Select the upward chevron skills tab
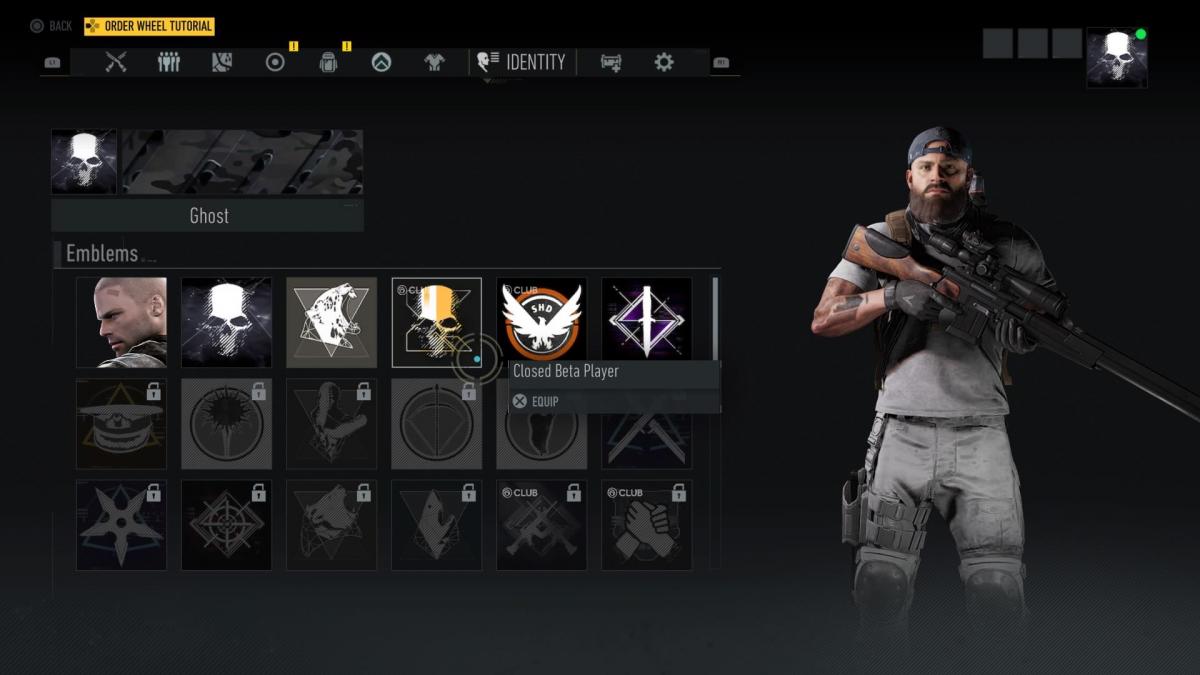Viewport: 1200px width, 675px height. point(380,62)
